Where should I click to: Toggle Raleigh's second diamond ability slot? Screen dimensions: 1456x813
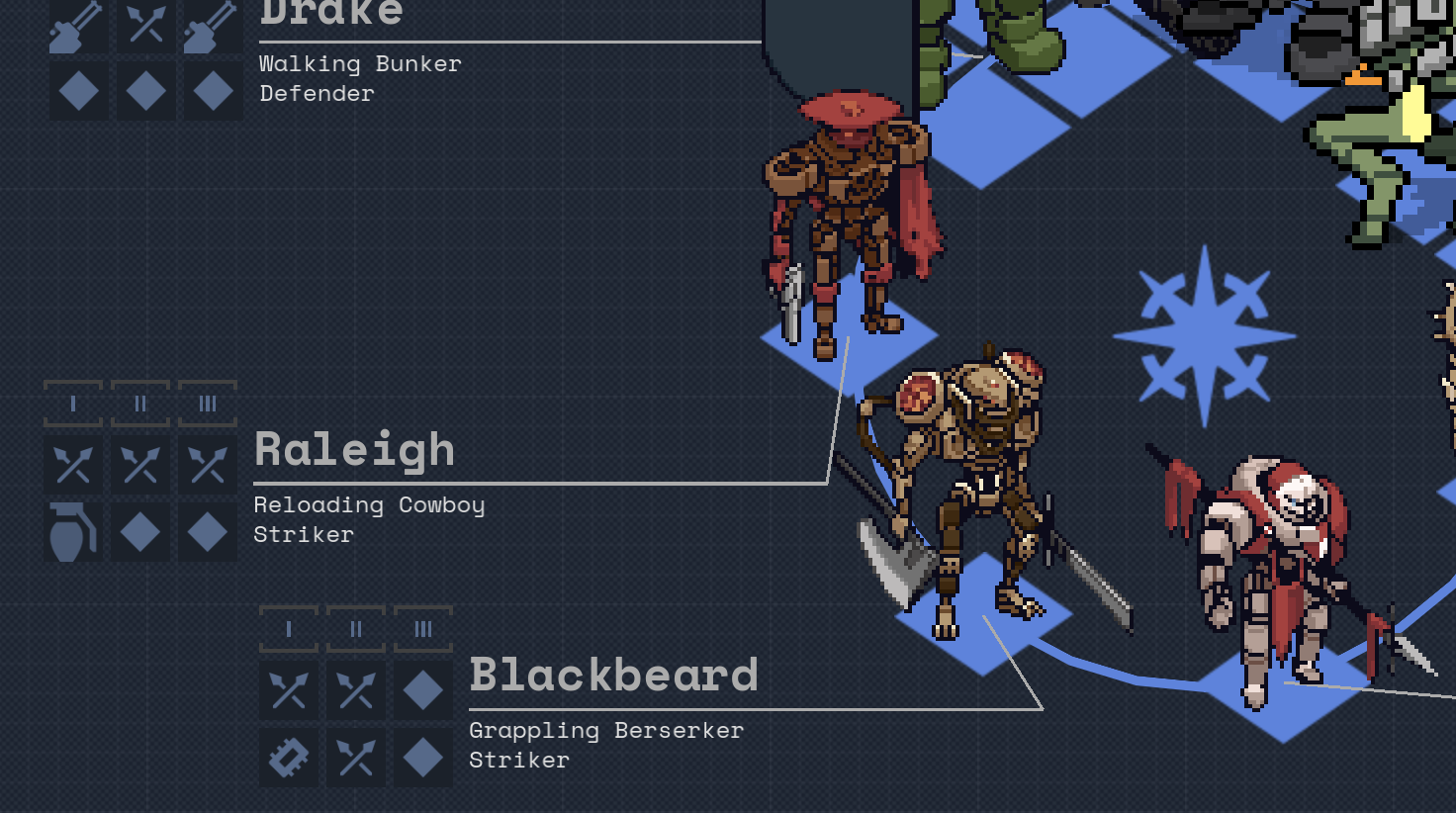point(209,534)
